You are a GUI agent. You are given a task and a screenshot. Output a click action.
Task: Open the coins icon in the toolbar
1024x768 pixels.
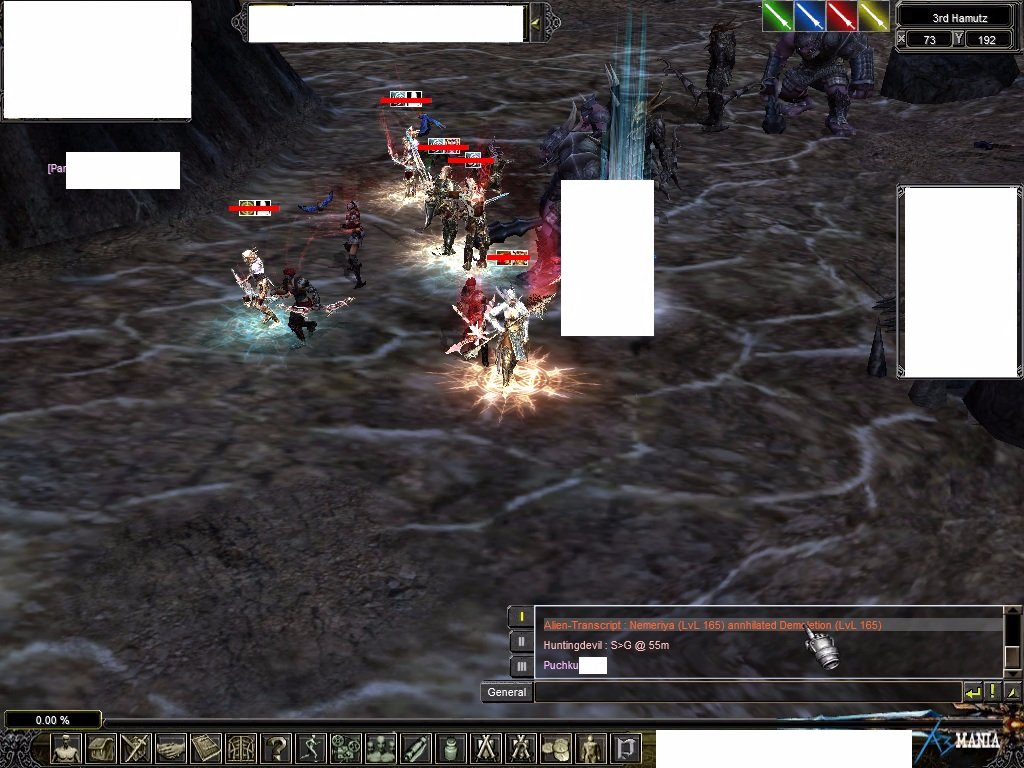pyautogui.click(x=556, y=748)
